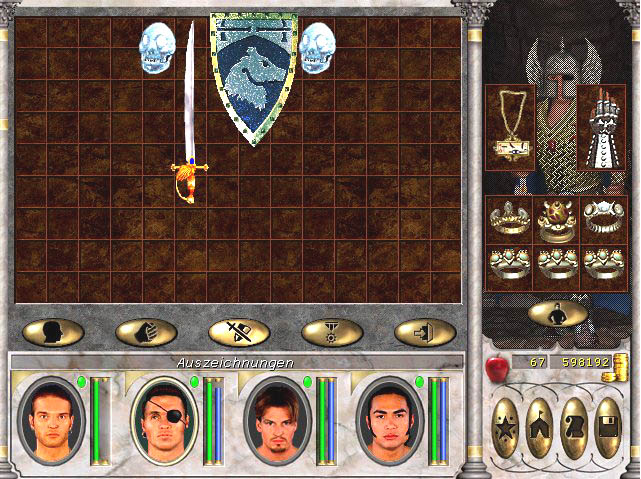
Task: Click the scroll icon button
Action: [574, 427]
